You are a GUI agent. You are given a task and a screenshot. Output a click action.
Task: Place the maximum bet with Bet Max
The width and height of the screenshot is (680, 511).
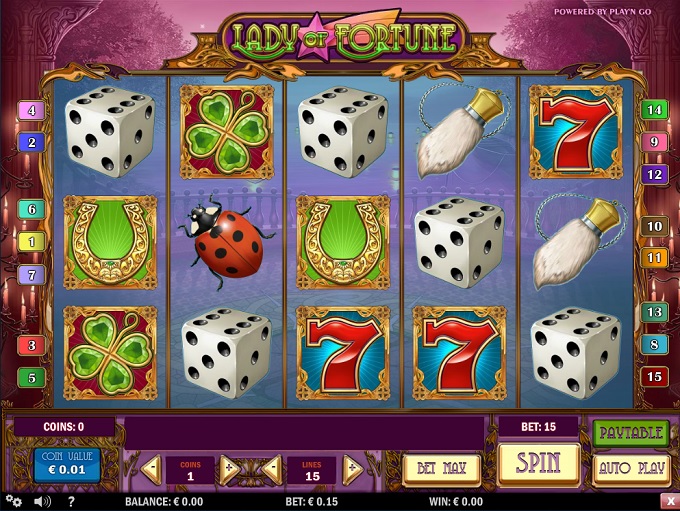tap(441, 467)
